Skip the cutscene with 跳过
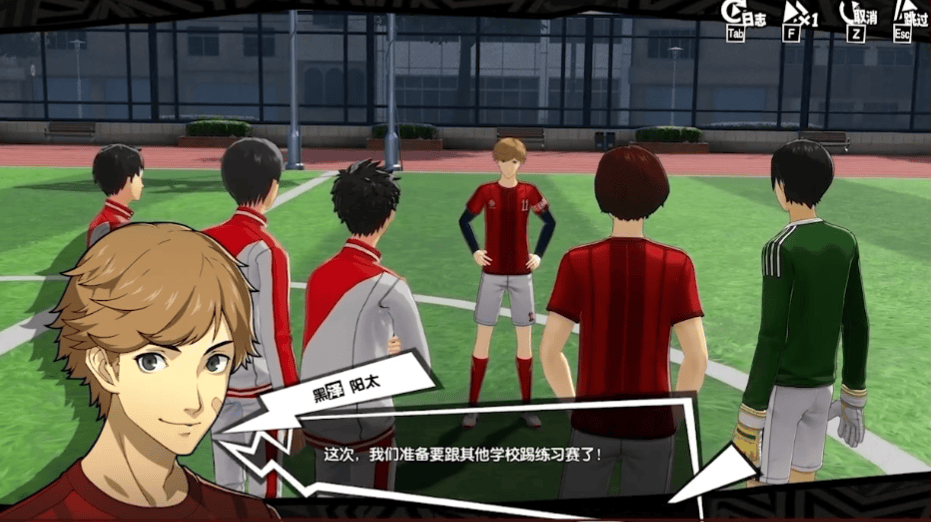The height and width of the screenshot is (522, 931). coord(910,17)
